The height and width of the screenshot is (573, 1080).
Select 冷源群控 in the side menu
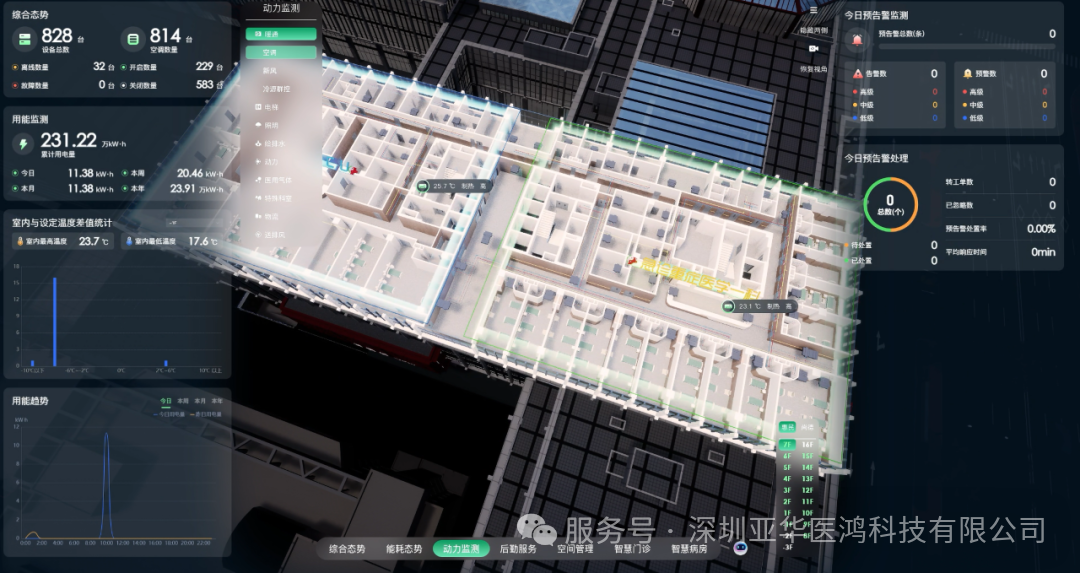(x=276, y=89)
